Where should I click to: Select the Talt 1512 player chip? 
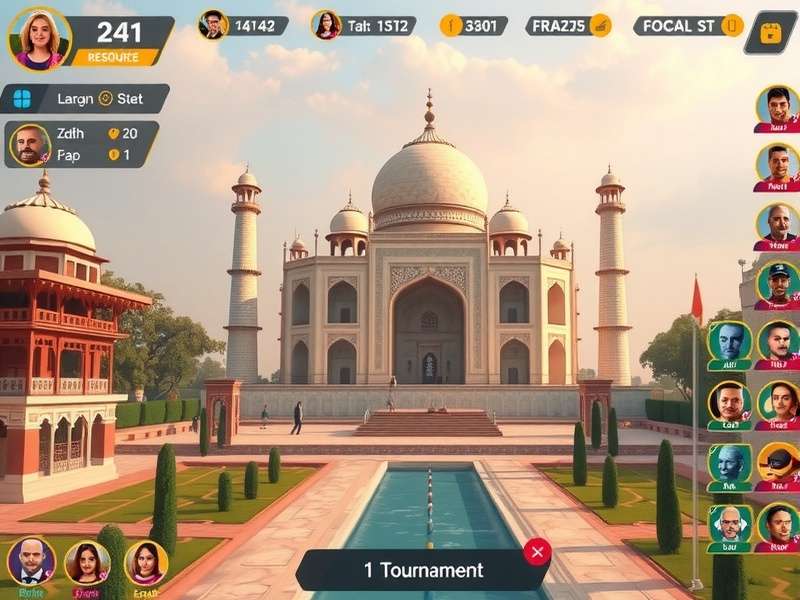(x=363, y=25)
